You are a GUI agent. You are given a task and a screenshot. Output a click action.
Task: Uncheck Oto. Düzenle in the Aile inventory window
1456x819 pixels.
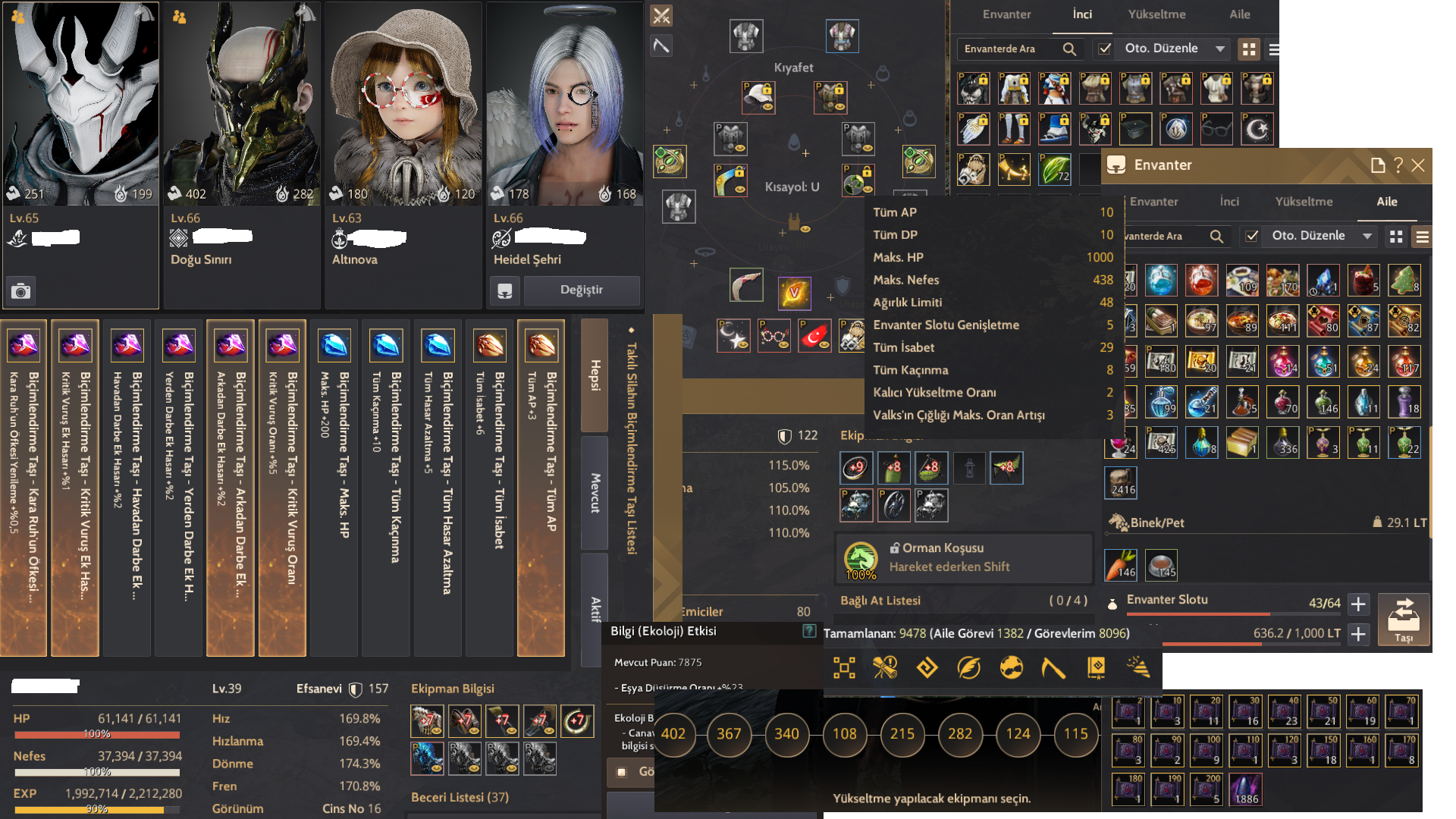point(1252,237)
